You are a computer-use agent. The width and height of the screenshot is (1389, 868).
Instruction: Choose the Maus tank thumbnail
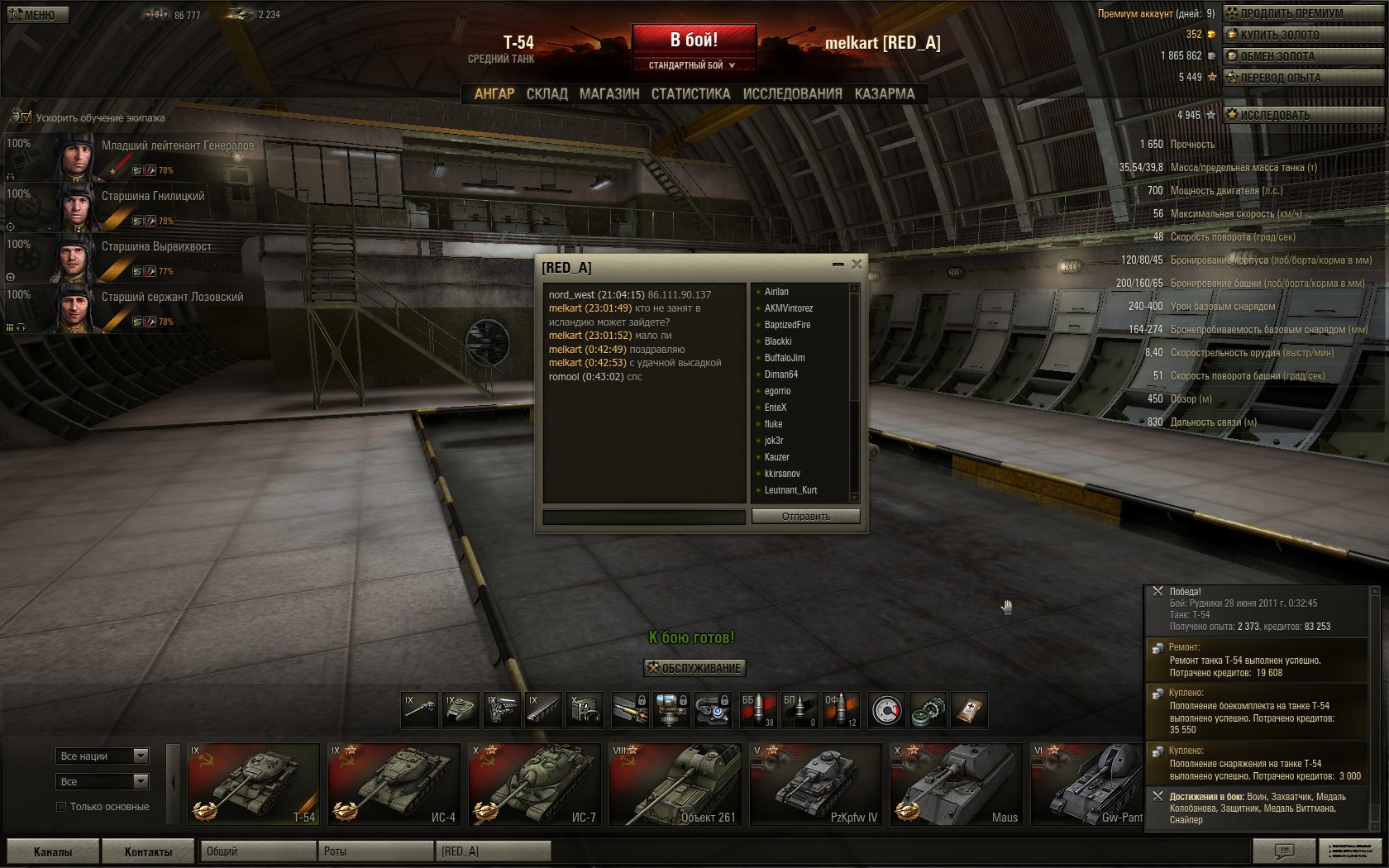coord(956,784)
